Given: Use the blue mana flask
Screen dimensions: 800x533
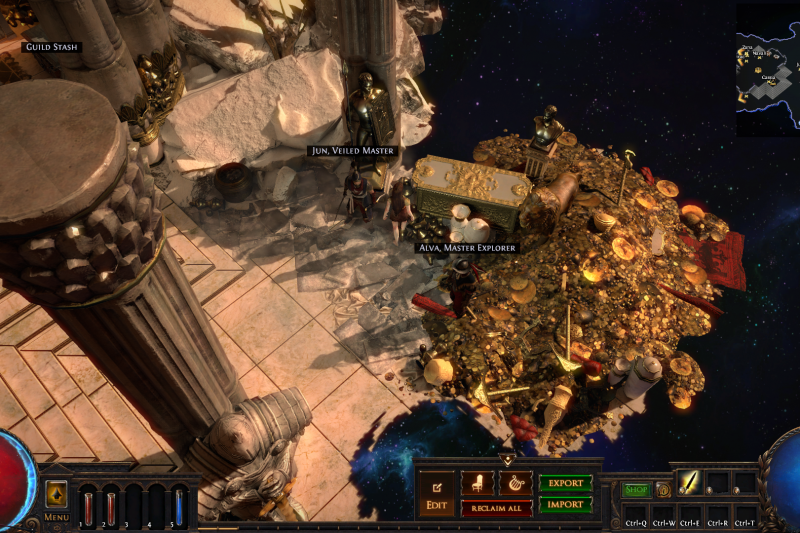Looking at the screenshot, I should click(179, 503).
